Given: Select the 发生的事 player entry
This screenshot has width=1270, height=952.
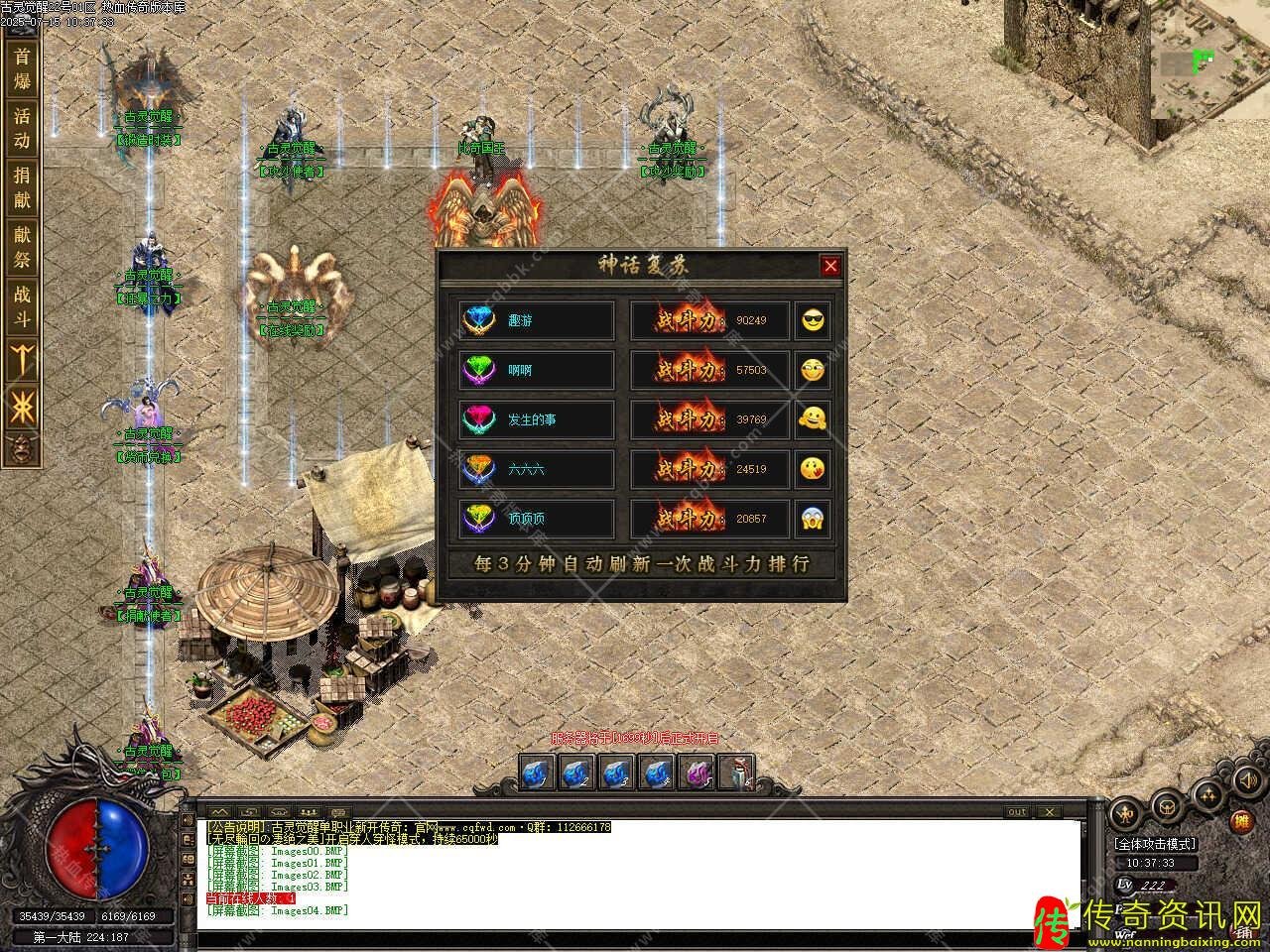Looking at the screenshot, I should pyautogui.click(x=537, y=419).
